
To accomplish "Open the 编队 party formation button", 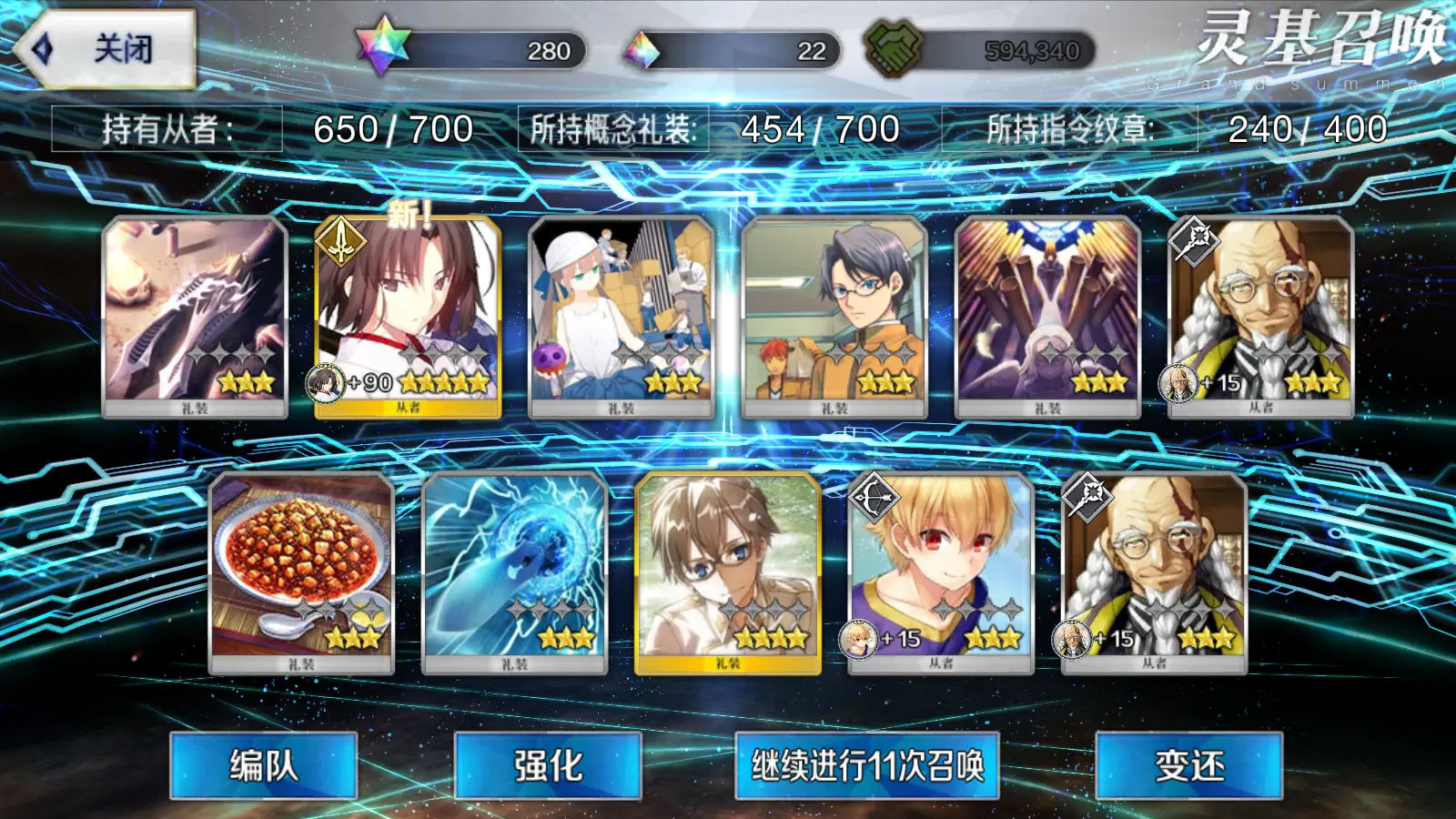I will [x=263, y=765].
